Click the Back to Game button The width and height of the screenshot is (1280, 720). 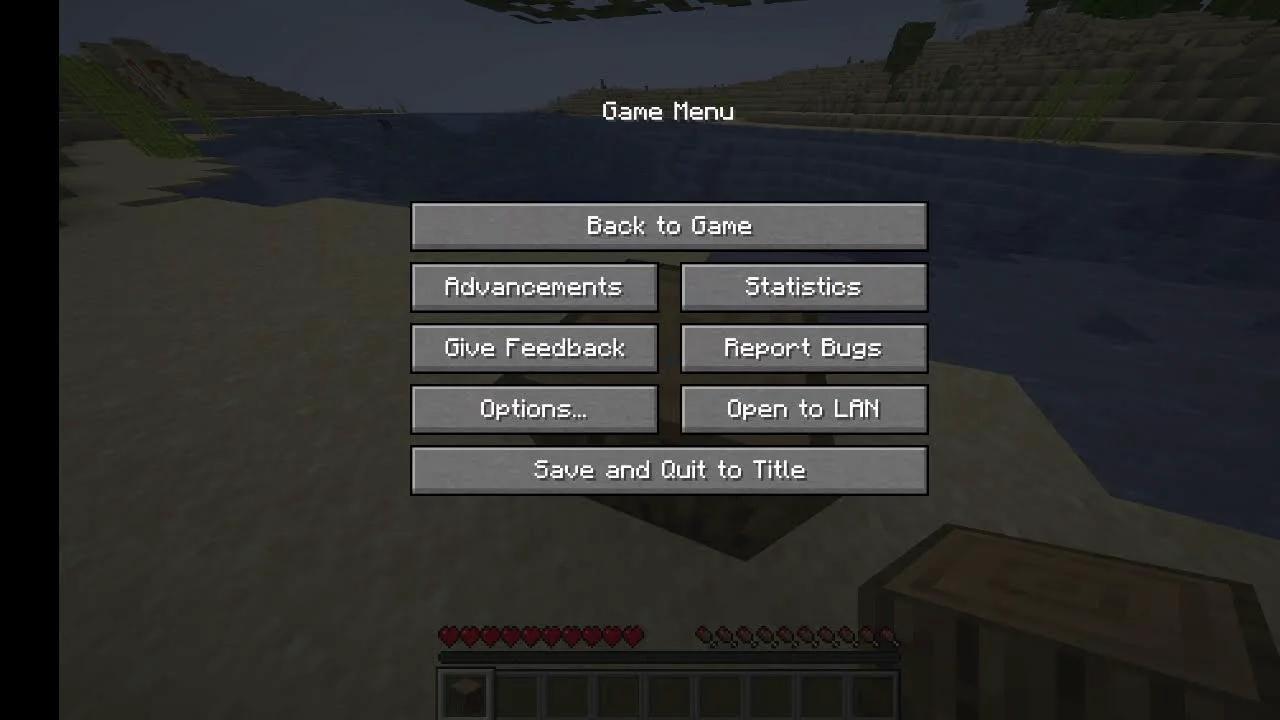pos(669,226)
